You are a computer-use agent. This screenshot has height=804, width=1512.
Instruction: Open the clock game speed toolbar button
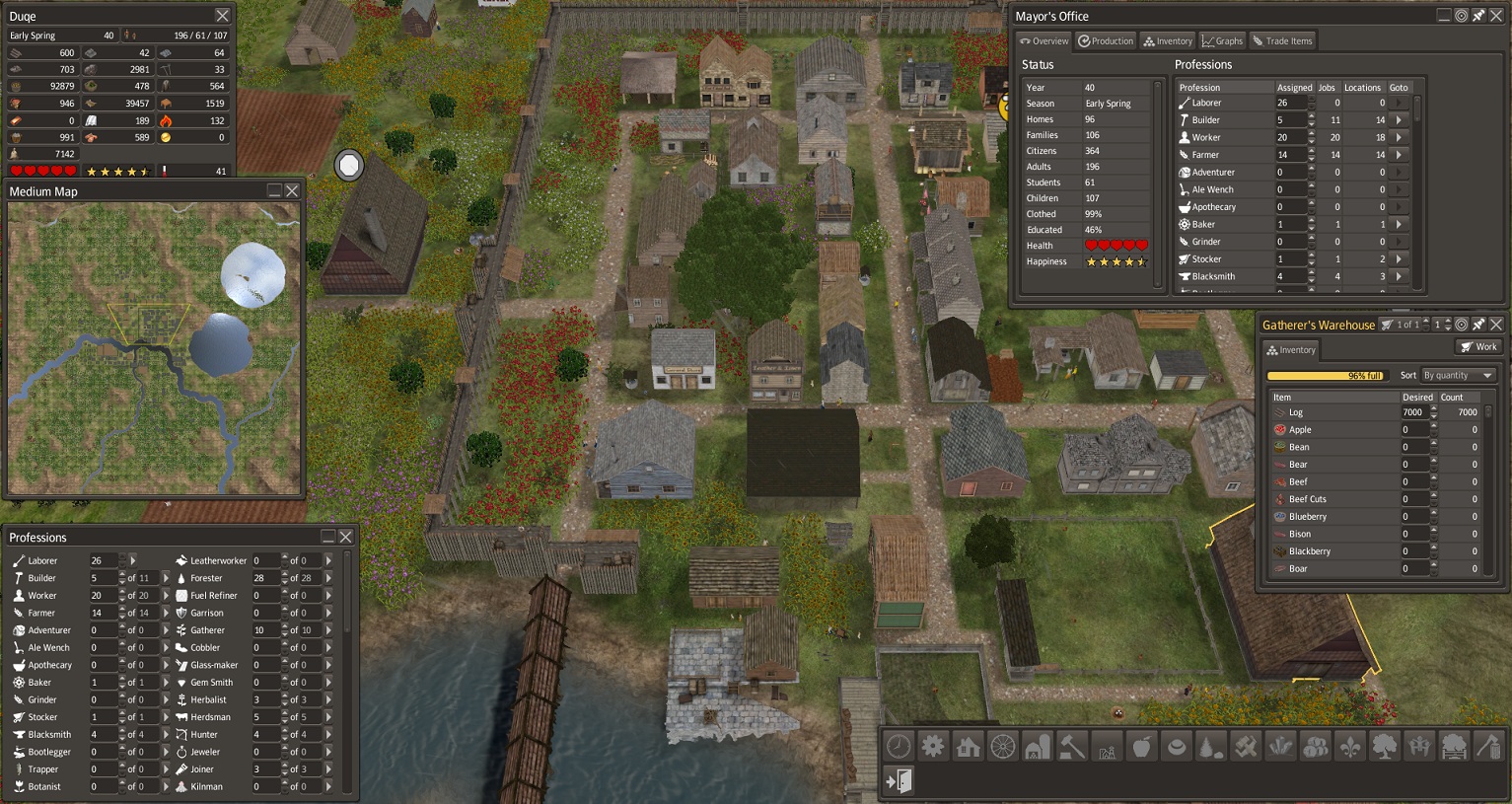(x=899, y=747)
